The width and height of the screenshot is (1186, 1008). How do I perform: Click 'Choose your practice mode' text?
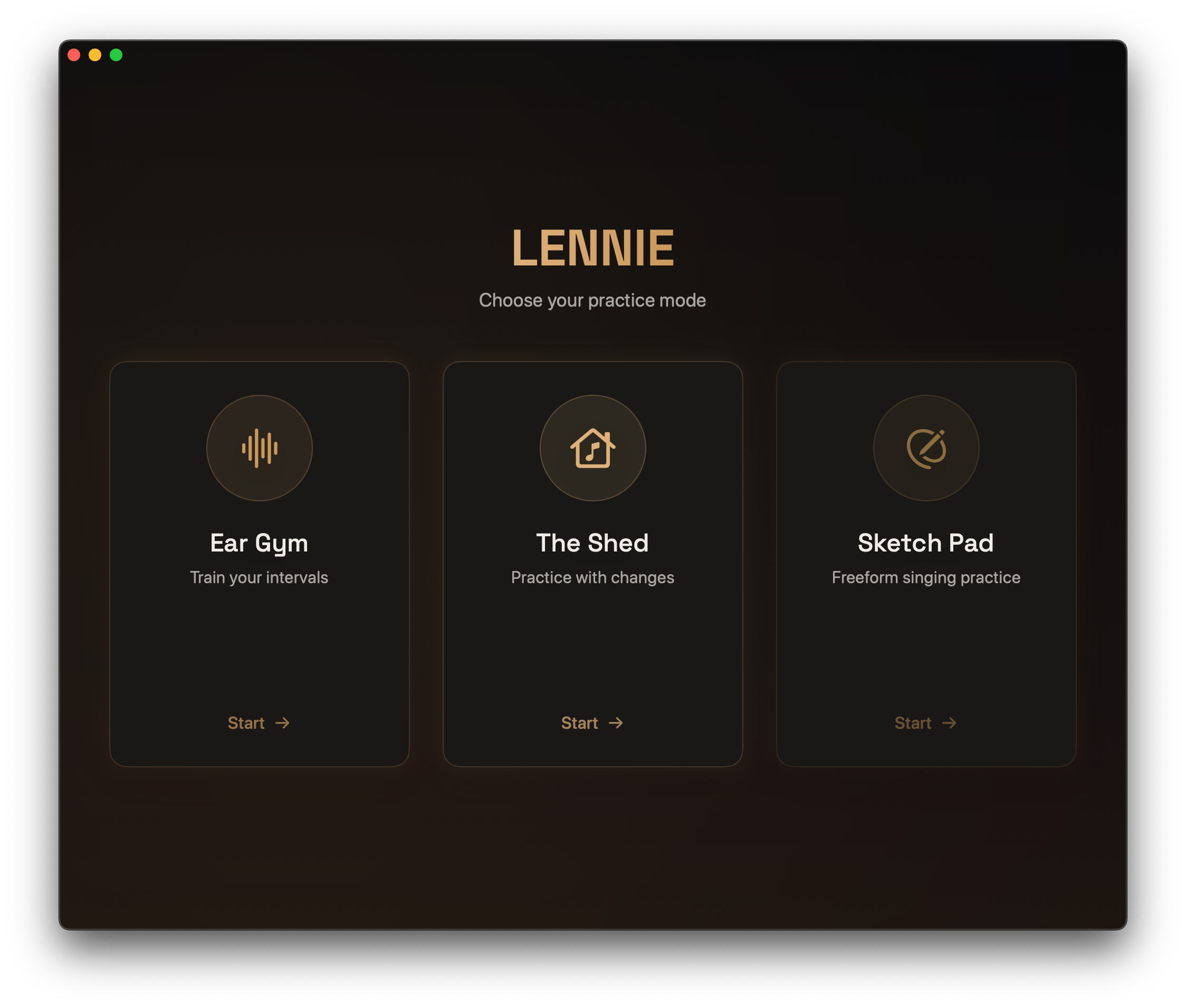(x=592, y=300)
